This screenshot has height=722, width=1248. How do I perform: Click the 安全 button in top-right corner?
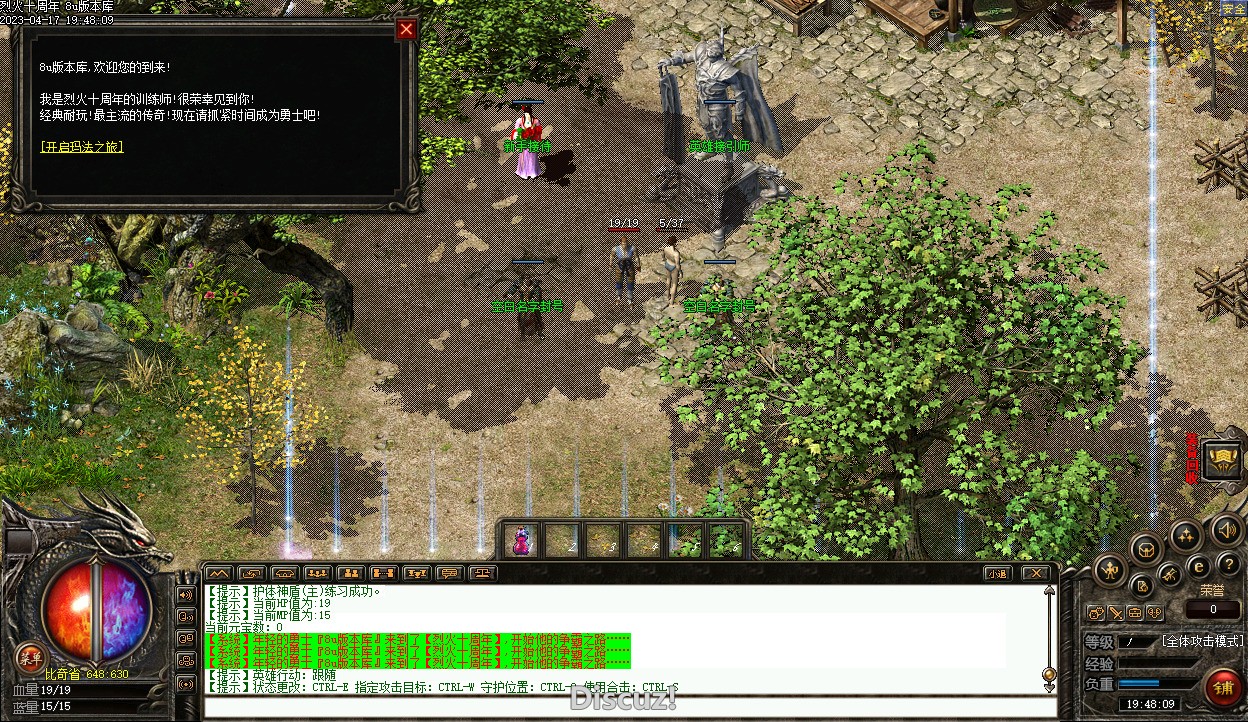(1233, 8)
